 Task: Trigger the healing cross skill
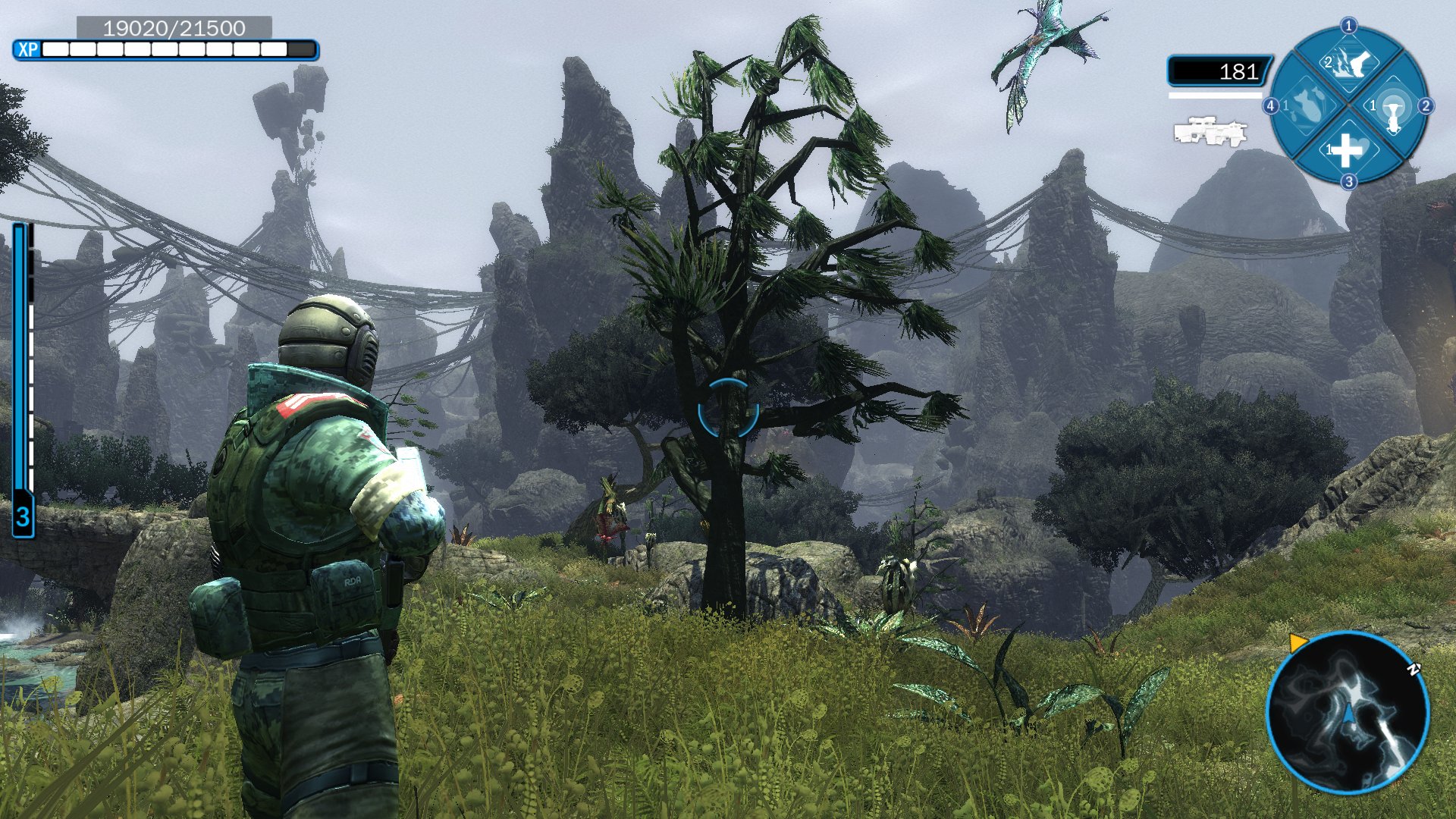1348,150
